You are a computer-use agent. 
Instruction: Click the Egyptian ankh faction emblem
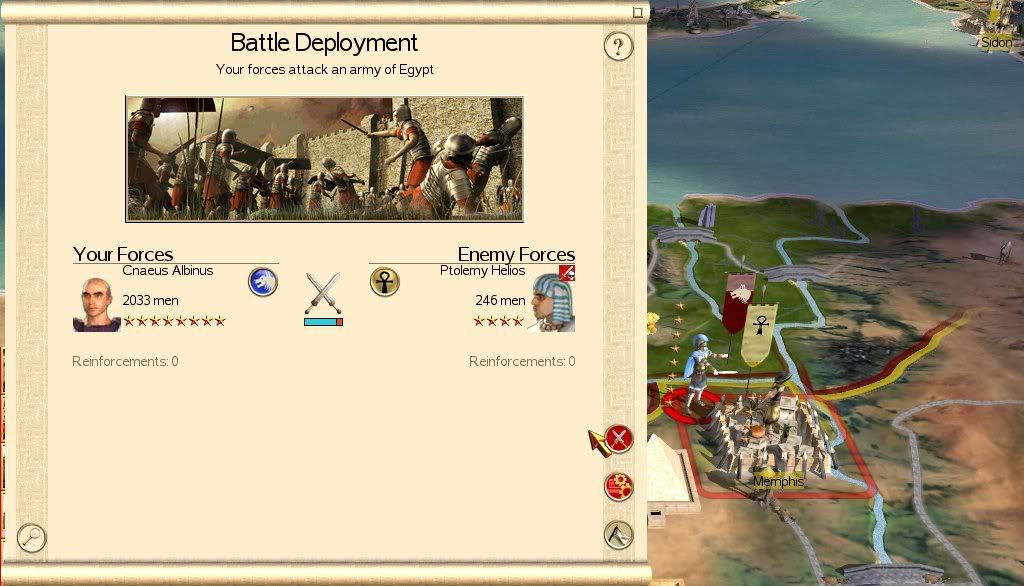(384, 282)
